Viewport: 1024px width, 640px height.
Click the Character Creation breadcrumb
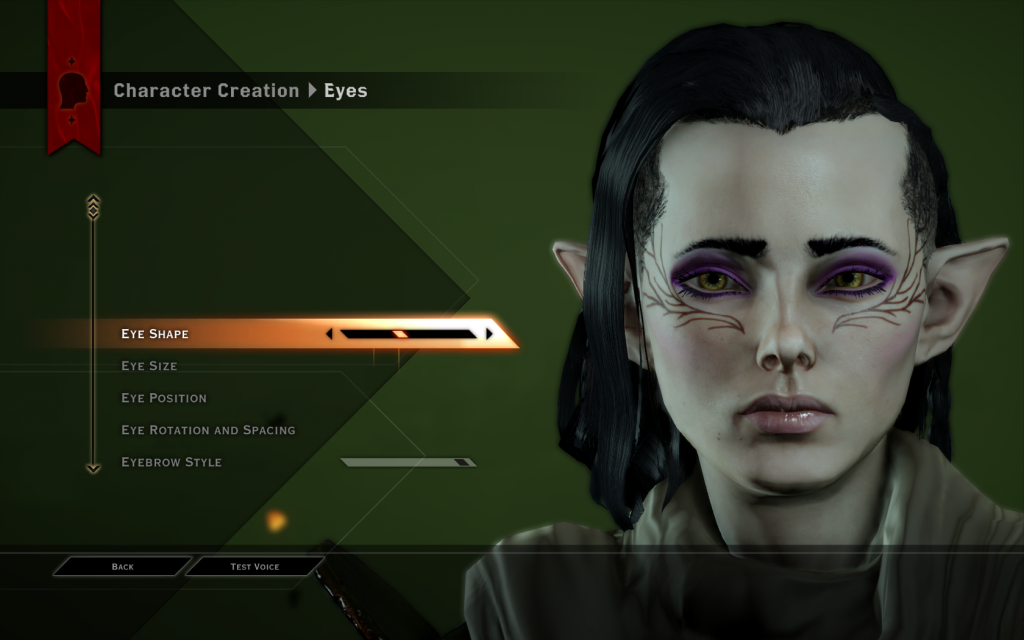[206, 91]
